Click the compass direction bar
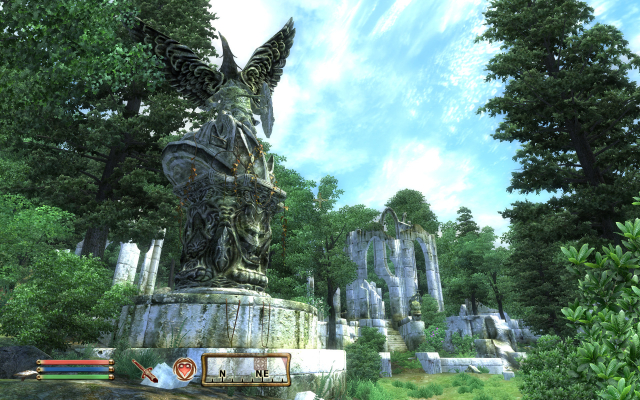 [246, 370]
